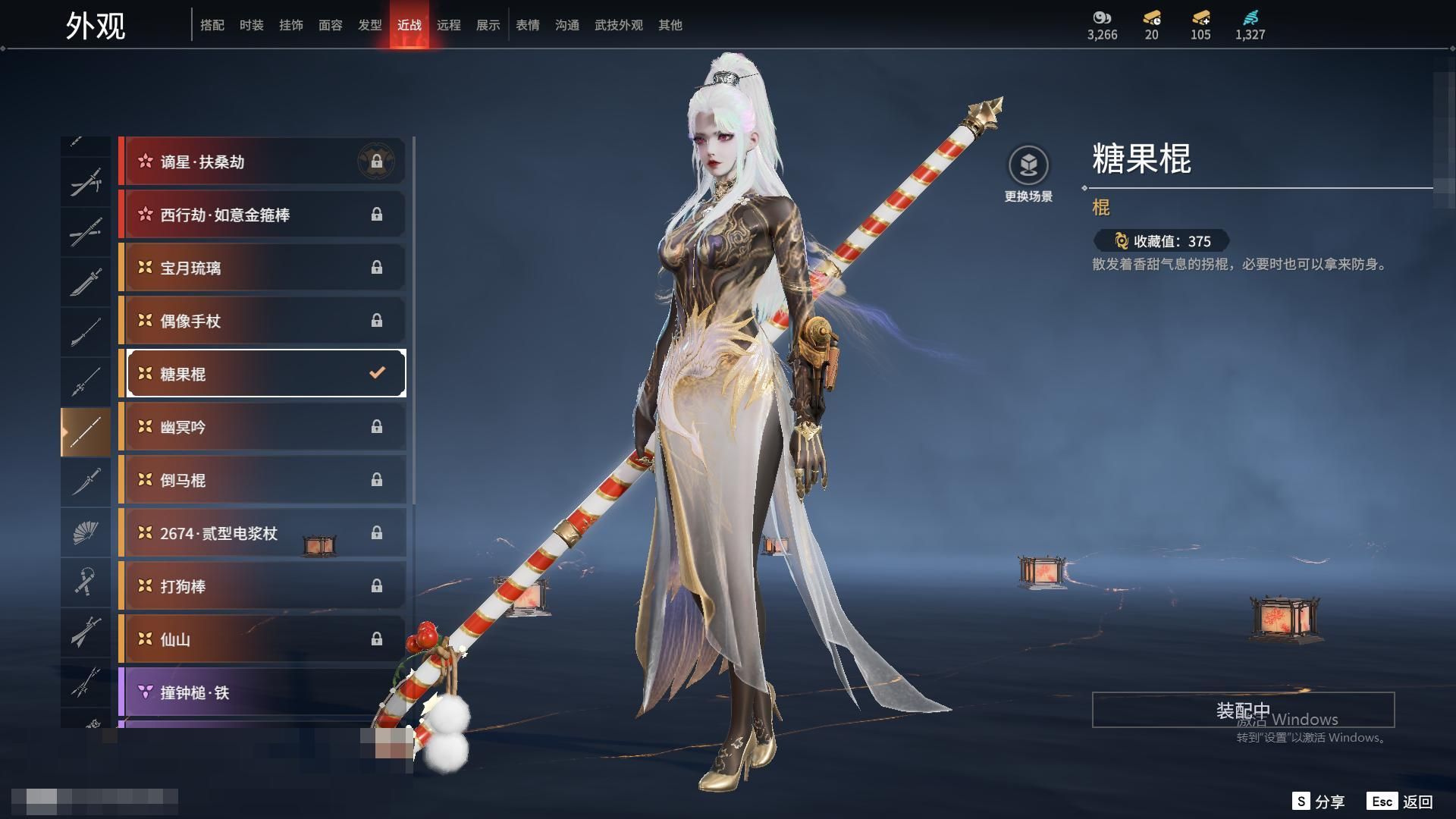Select the 撞钟槌·铁 entry

pyautogui.click(x=262, y=692)
